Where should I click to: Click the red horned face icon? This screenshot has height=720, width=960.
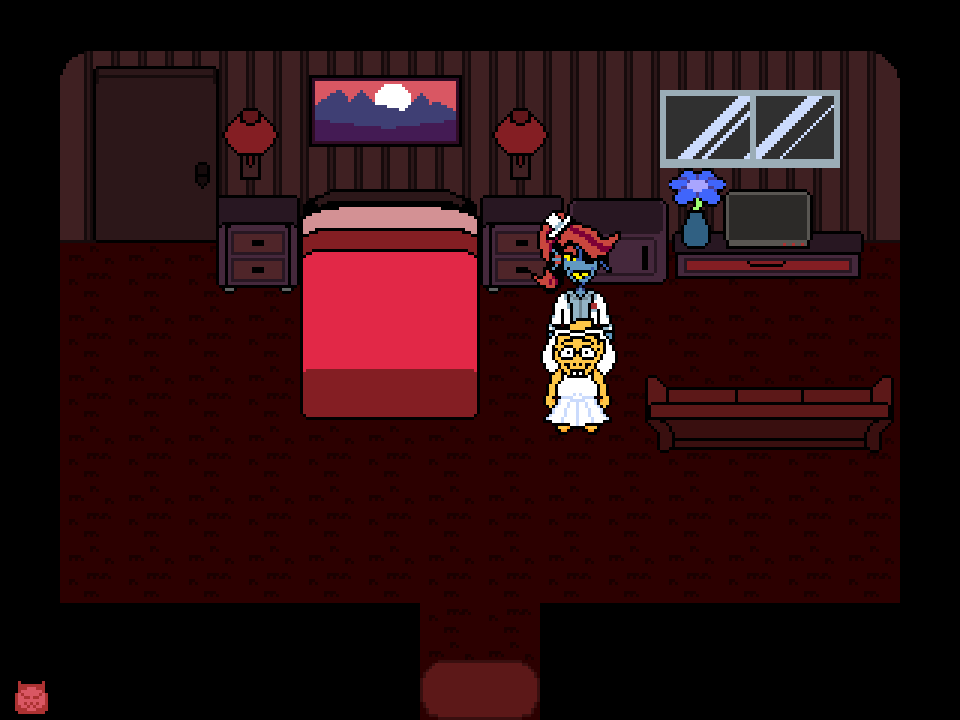click(31, 697)
